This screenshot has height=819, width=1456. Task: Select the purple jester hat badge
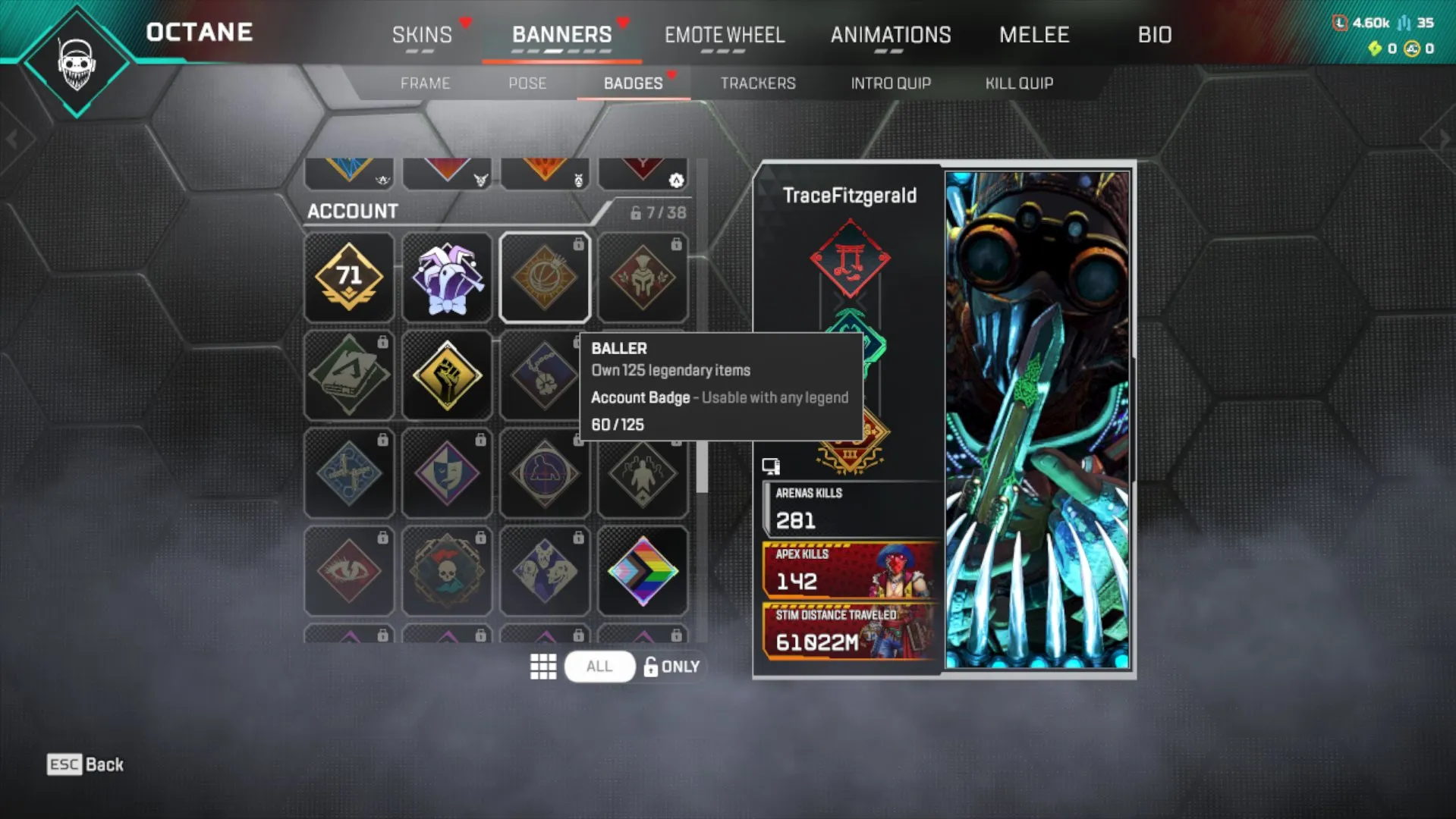(x=447, y=277)
